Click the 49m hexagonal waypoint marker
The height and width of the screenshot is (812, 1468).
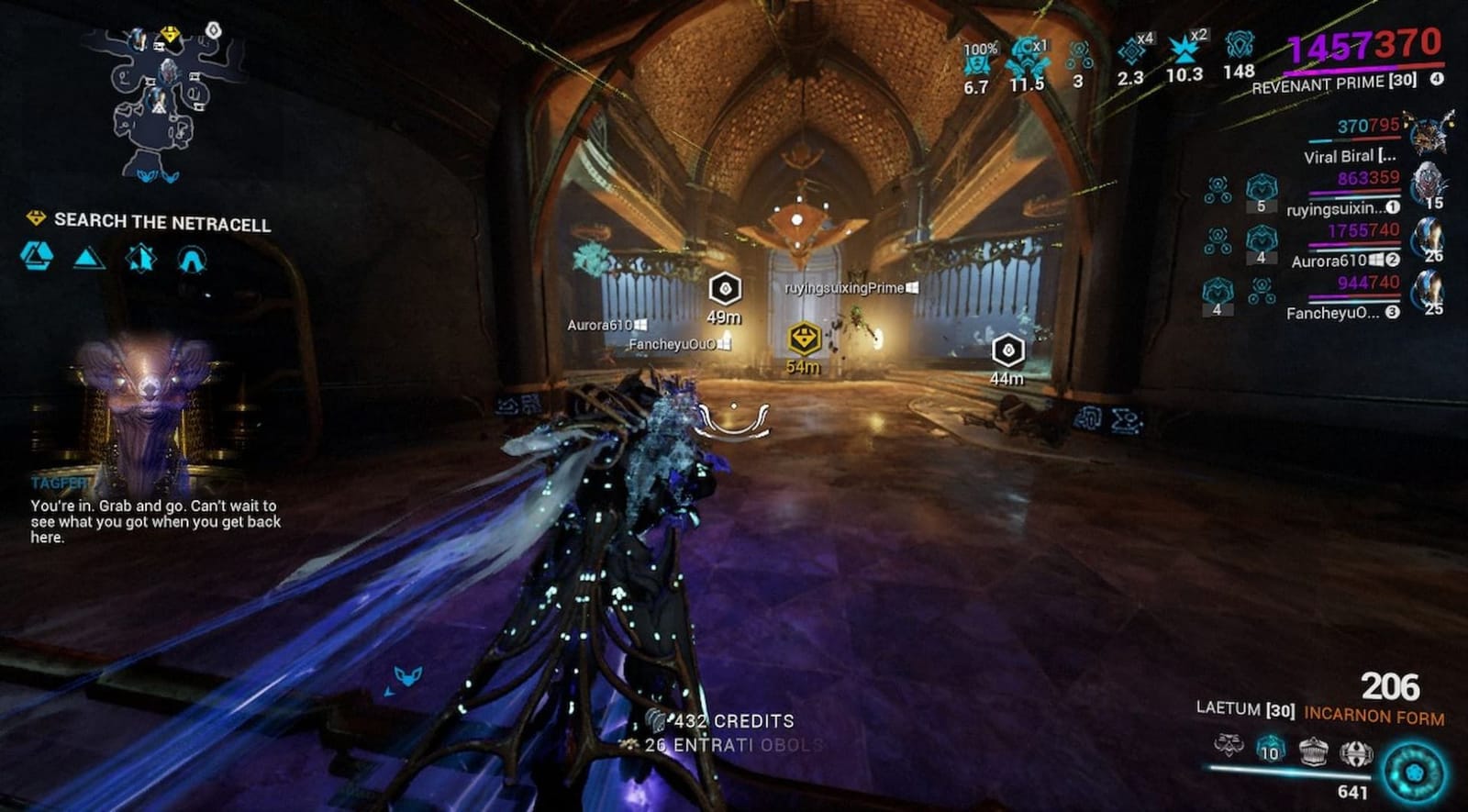[724, 292]
